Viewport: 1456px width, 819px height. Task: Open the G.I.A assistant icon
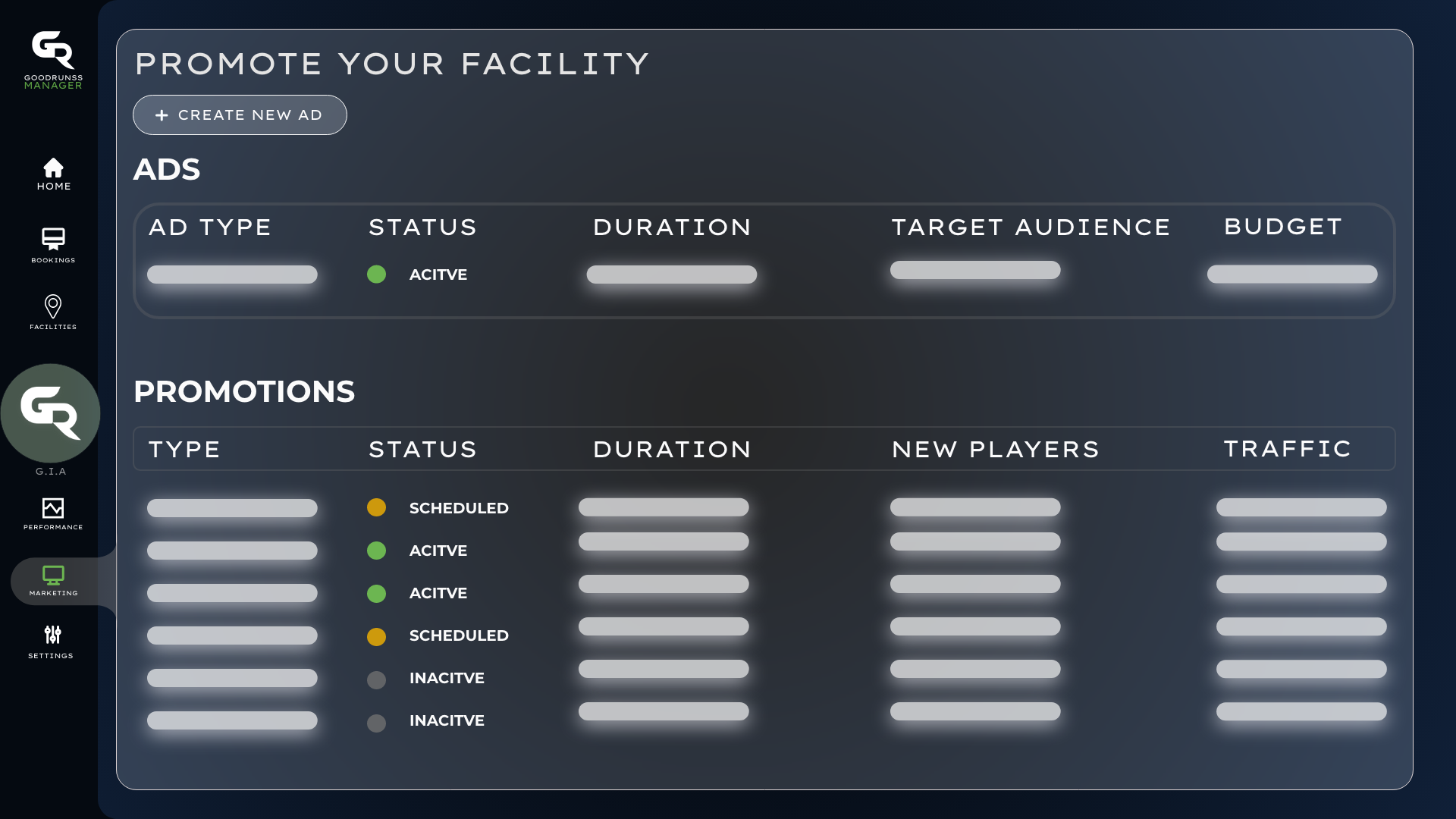point(51,413)
